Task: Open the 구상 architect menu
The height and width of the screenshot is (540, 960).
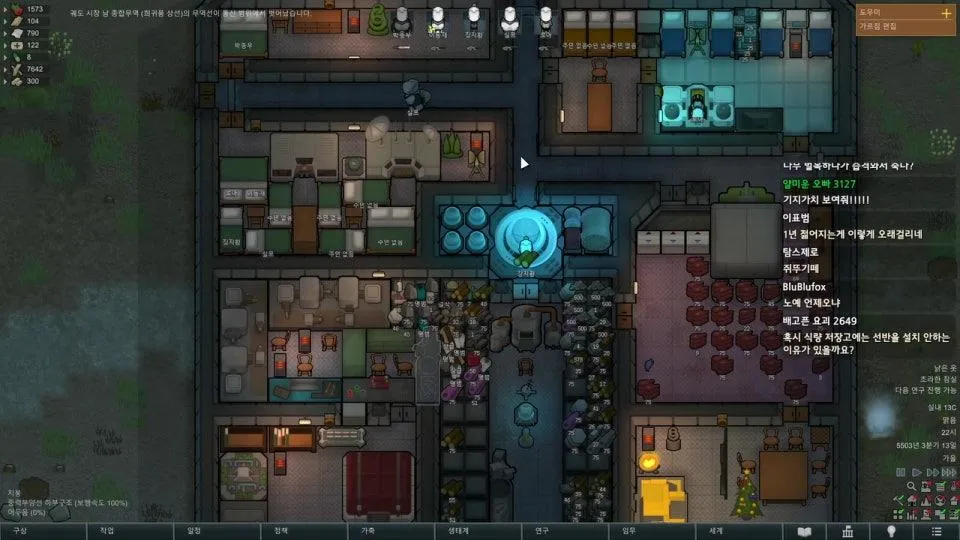Action: point(20,531)
